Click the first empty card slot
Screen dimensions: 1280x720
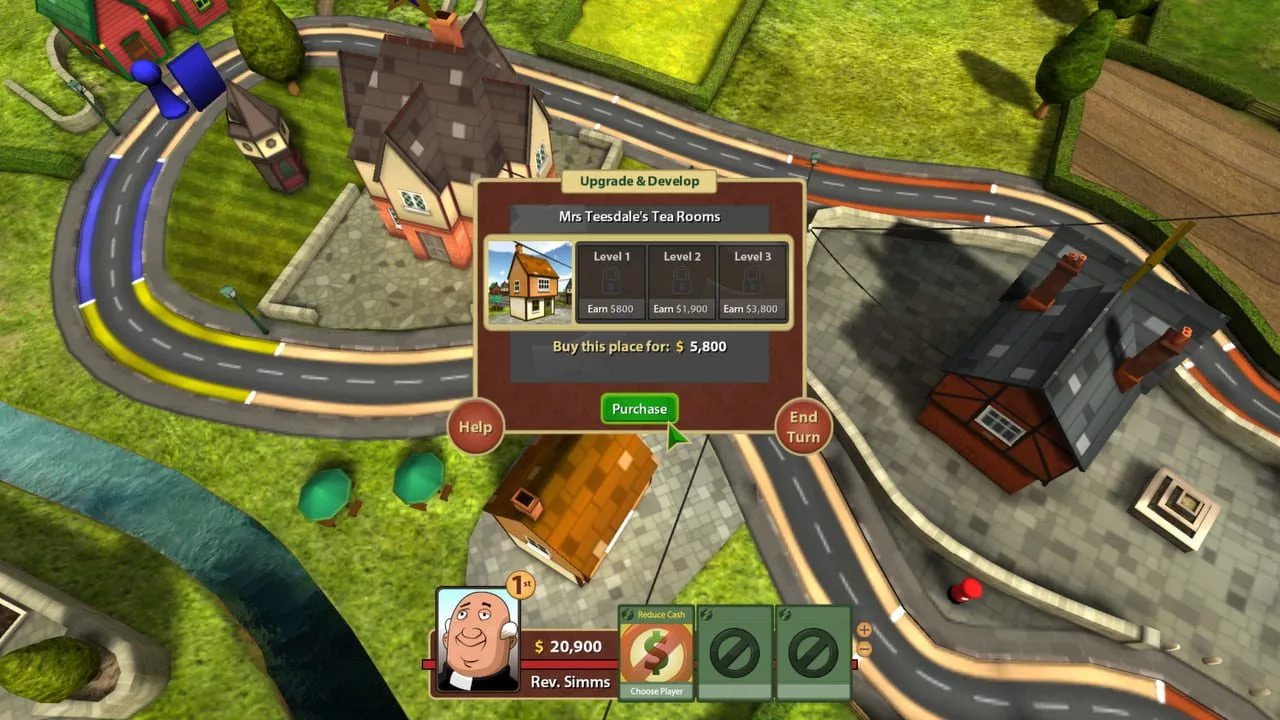pos(736,650)
